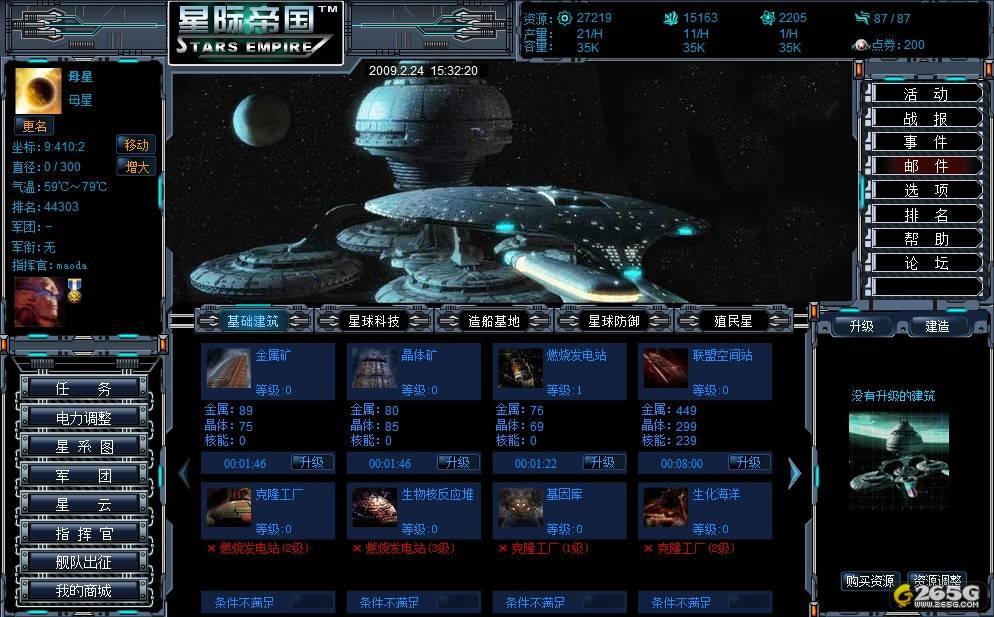994x617 pixels.
Task: Click the 移动 move planet button
Action: [137, 145]
